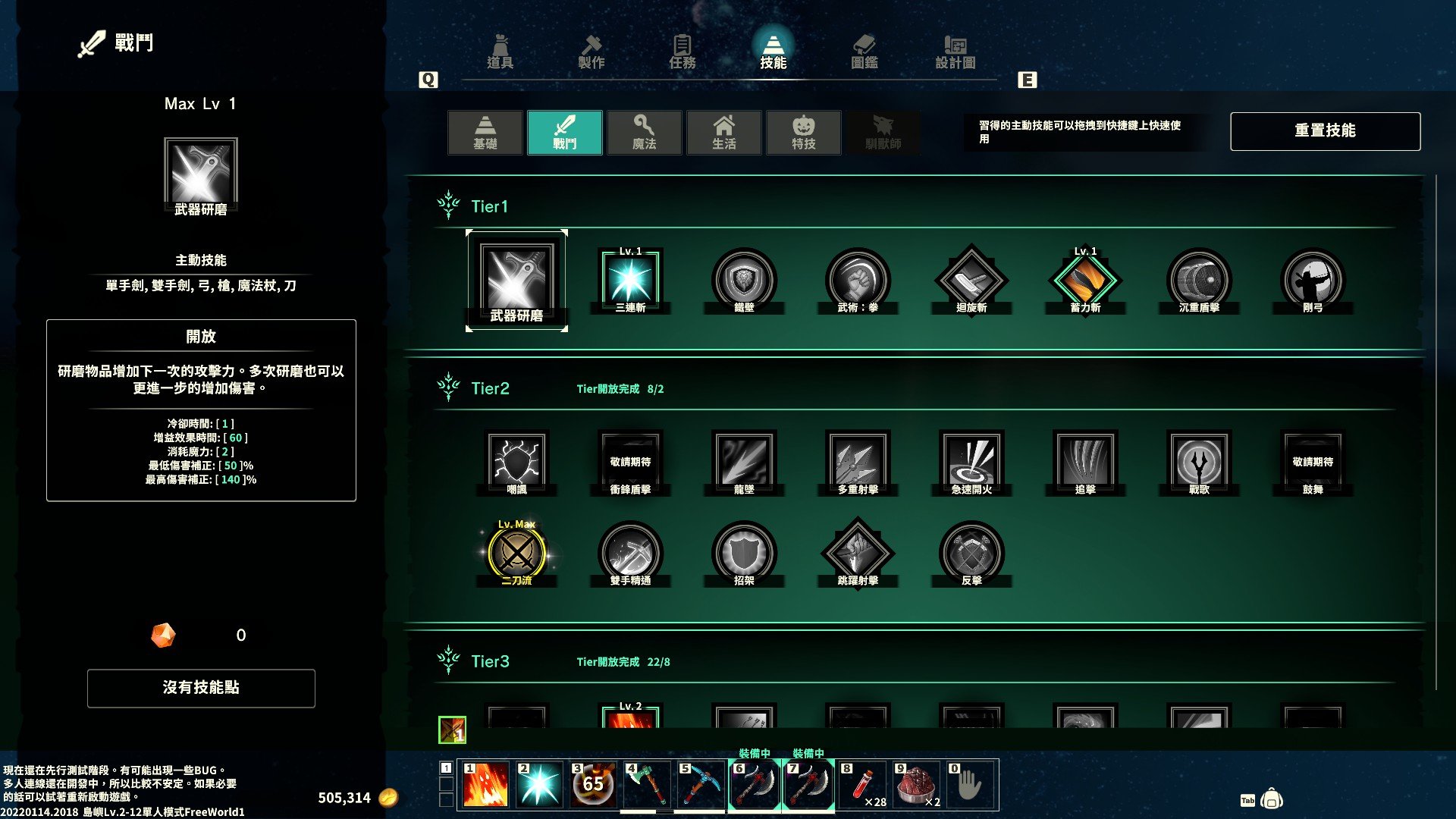1456x819 pixels.
Task: Select the 基礎 basic skill category
Action: (x=485, y=133)
